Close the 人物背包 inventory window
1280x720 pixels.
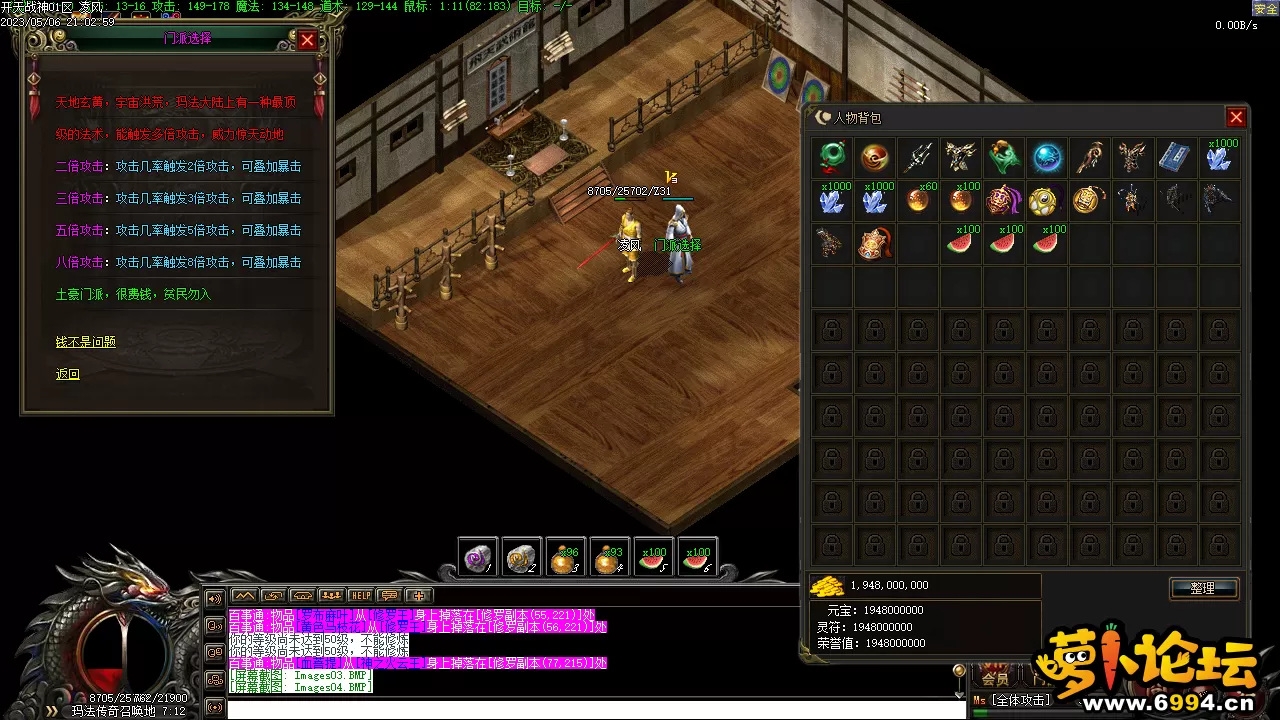(1236, 118)
